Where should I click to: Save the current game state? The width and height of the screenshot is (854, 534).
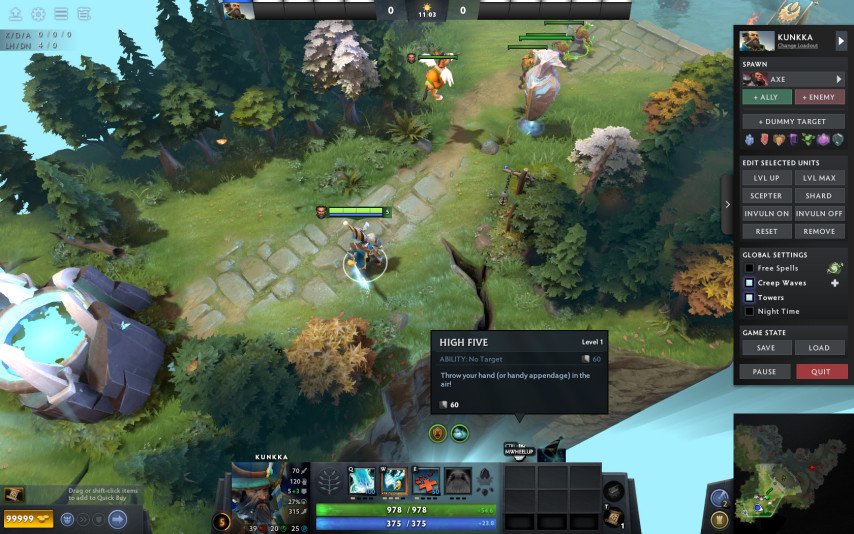click(x=766, y=348)
